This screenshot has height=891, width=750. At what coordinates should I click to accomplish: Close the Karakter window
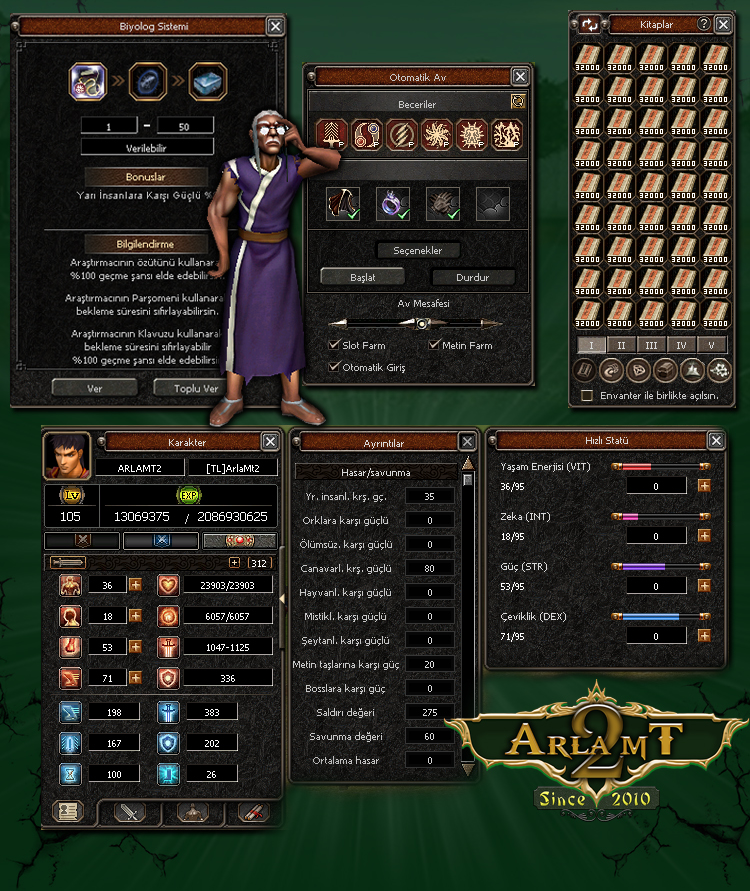click(x=270, y=441)
